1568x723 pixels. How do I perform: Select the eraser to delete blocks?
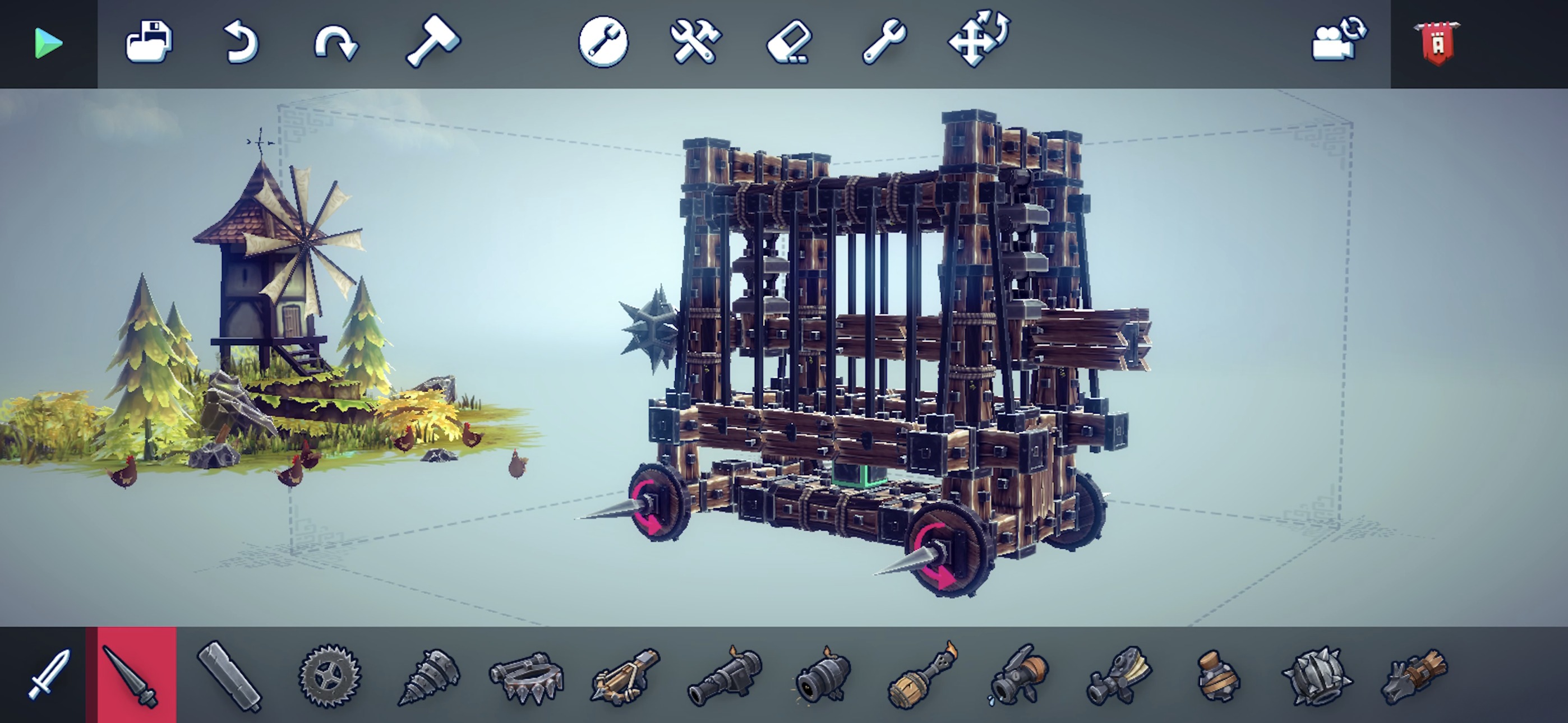[791, 43]
